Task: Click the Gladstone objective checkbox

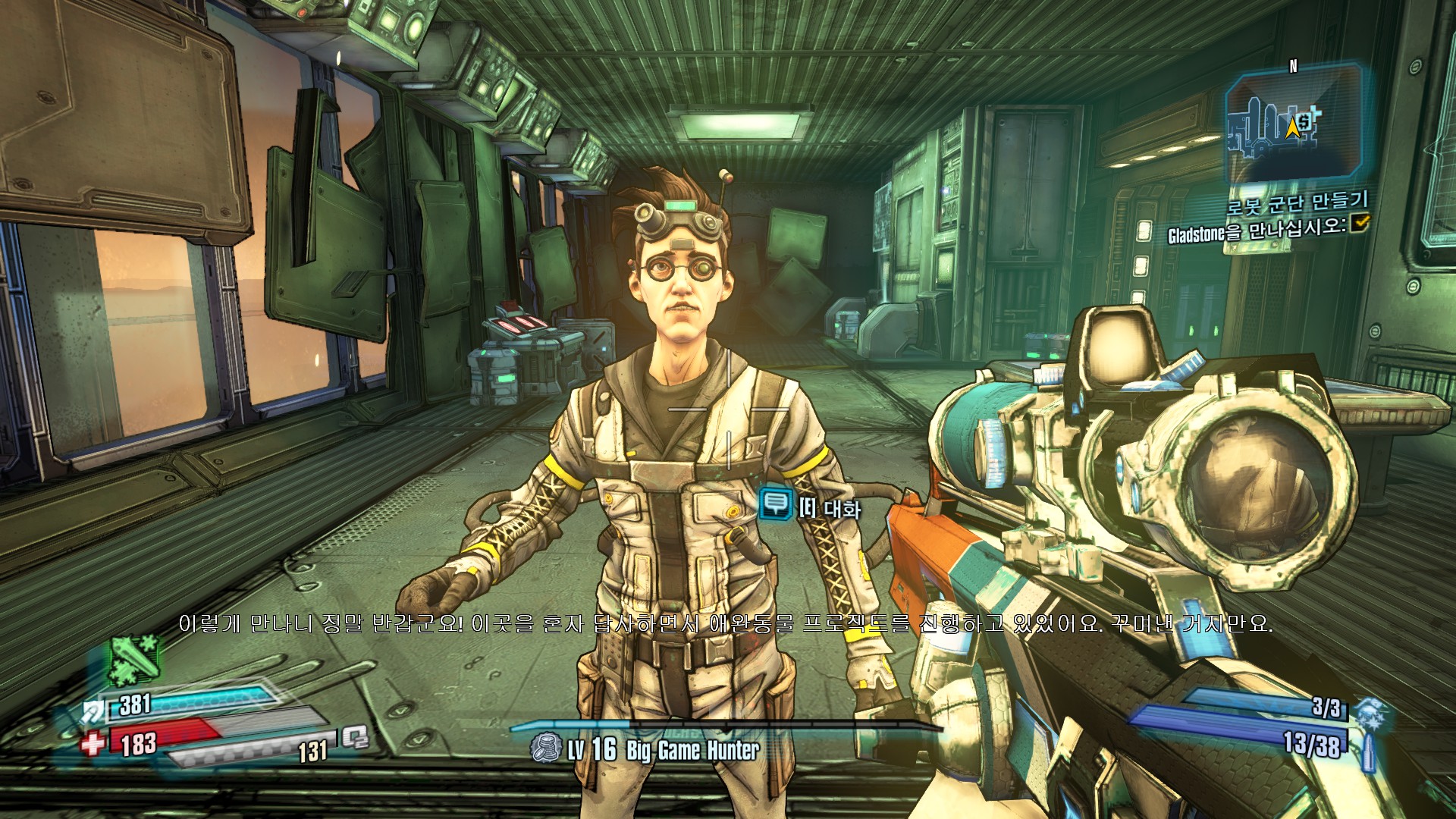Action: pos(1360,222)
